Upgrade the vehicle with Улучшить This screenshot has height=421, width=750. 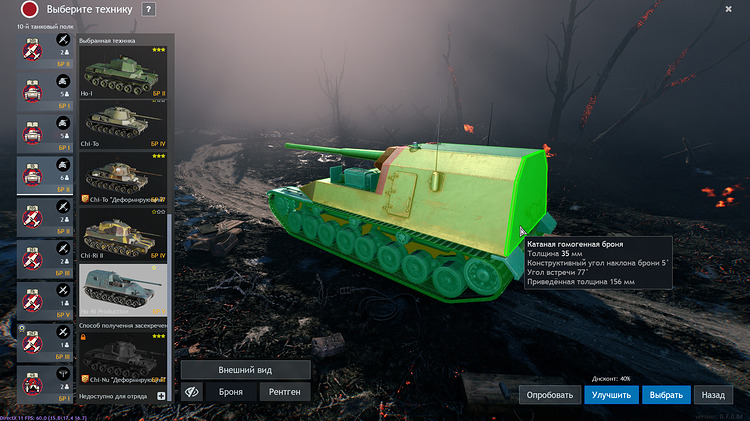(611, 395)
